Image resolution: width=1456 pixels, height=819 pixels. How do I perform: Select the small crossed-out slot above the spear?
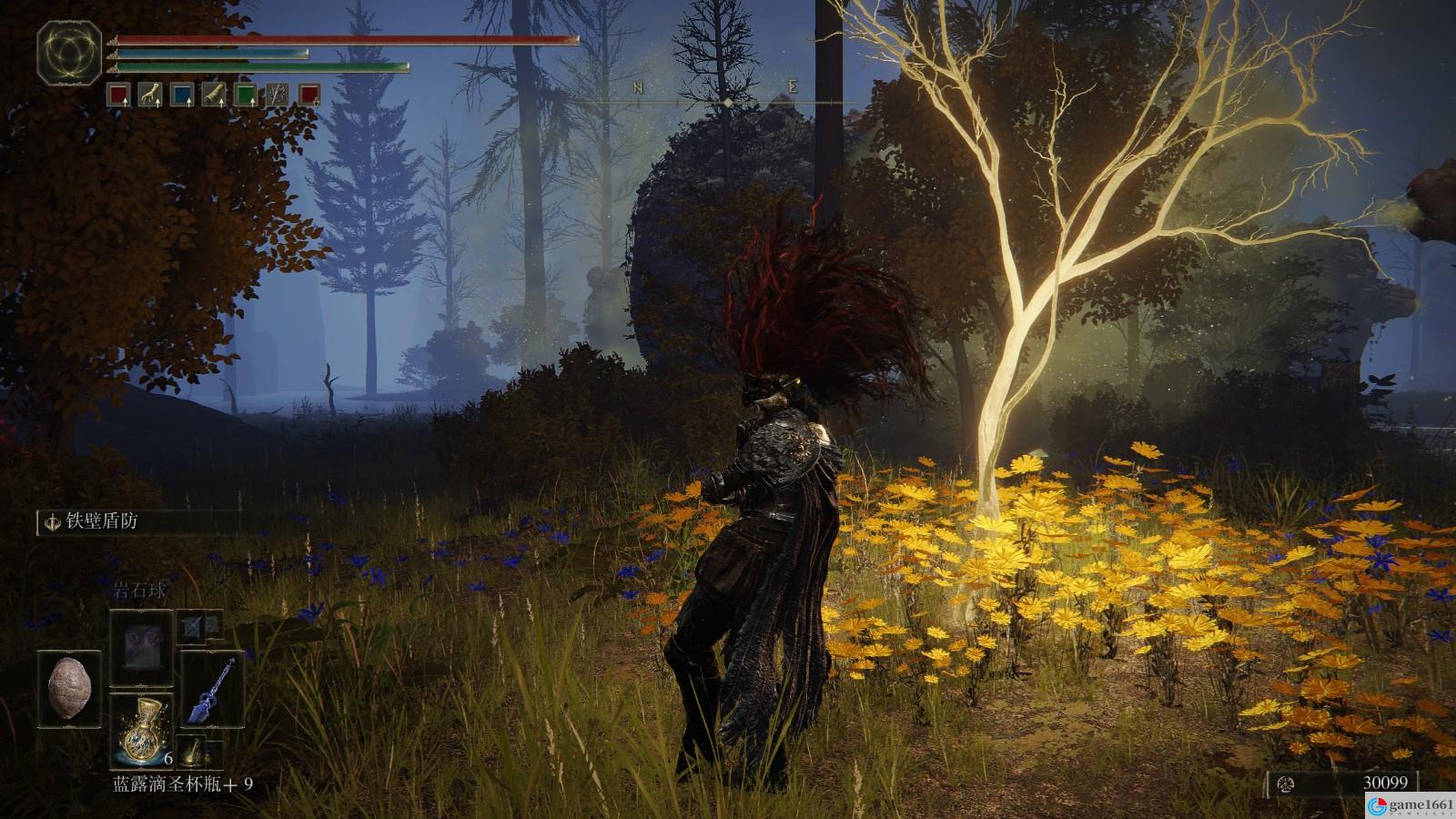click(x=201, y=624)
